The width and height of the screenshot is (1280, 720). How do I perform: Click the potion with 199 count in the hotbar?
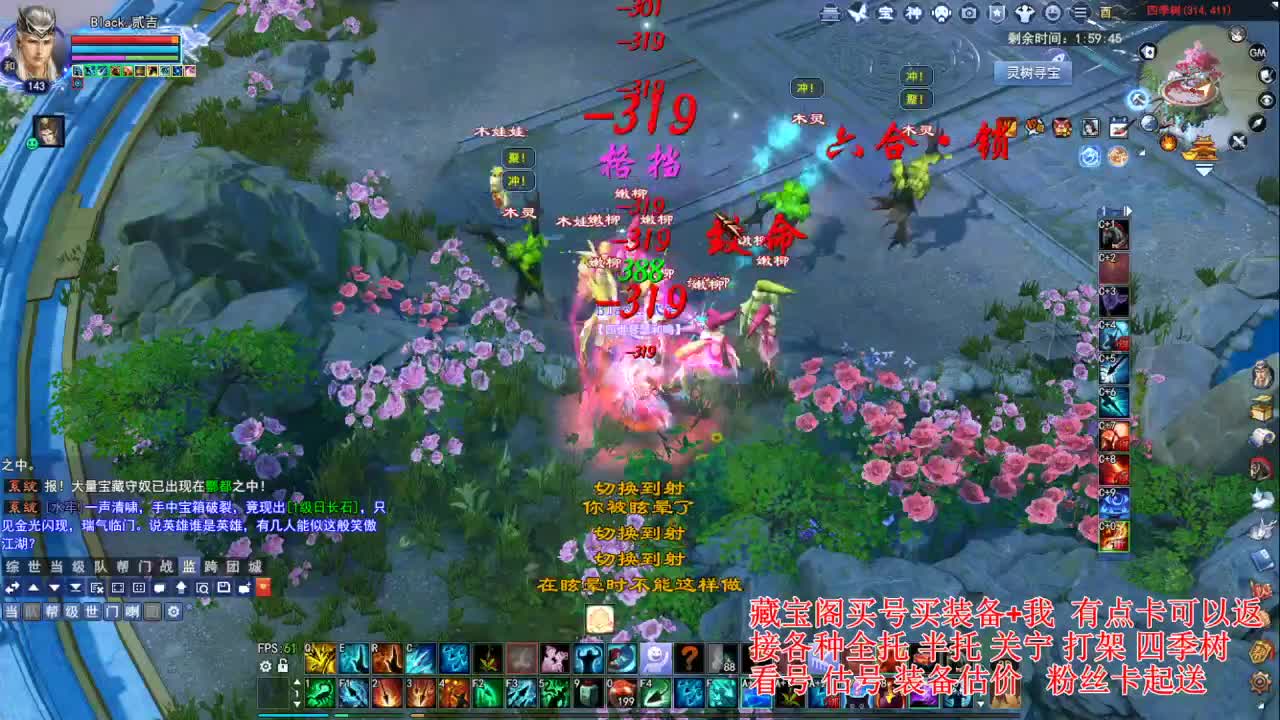(x=624, y=692)
